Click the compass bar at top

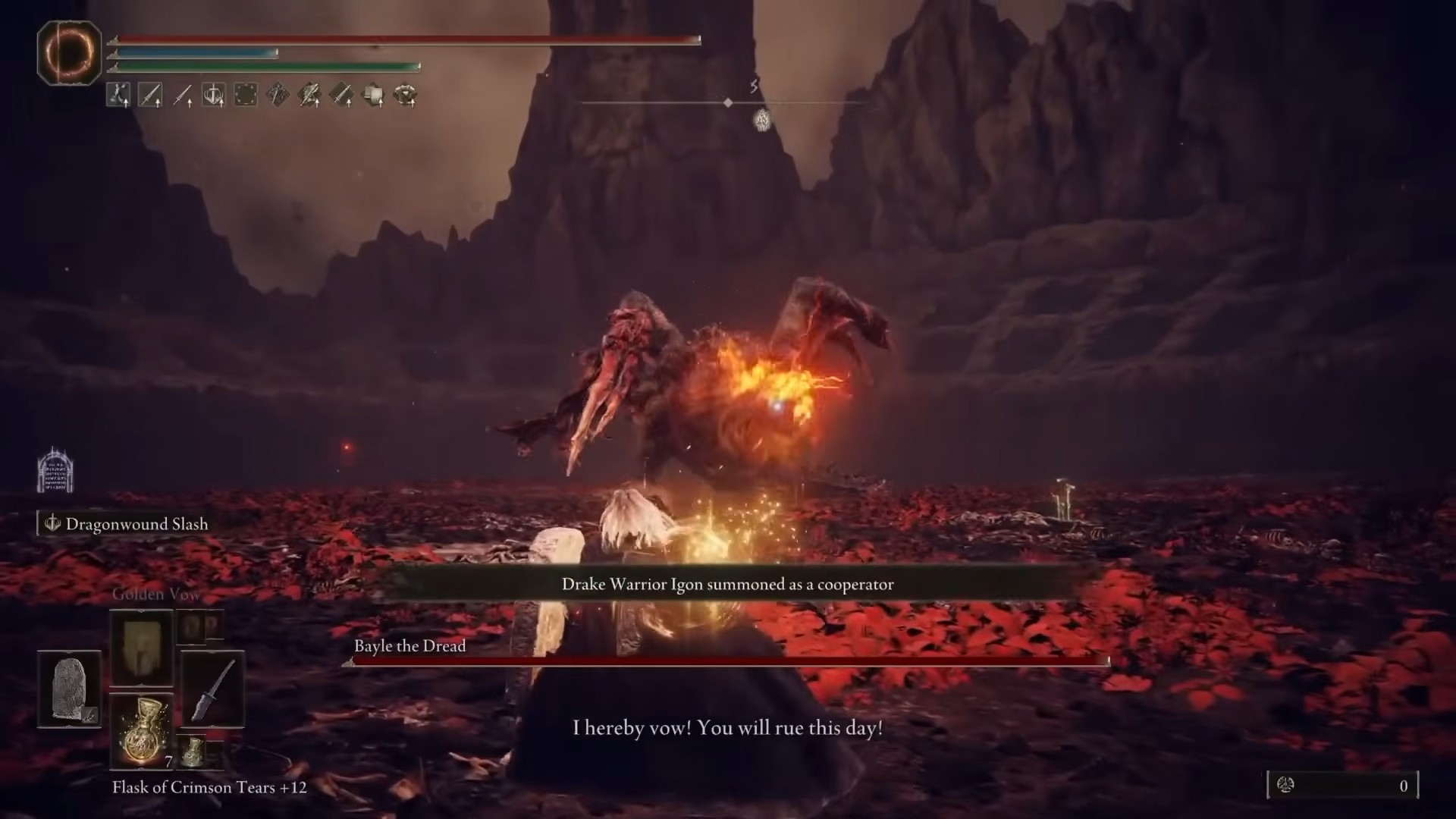click(x=727, y=102)
